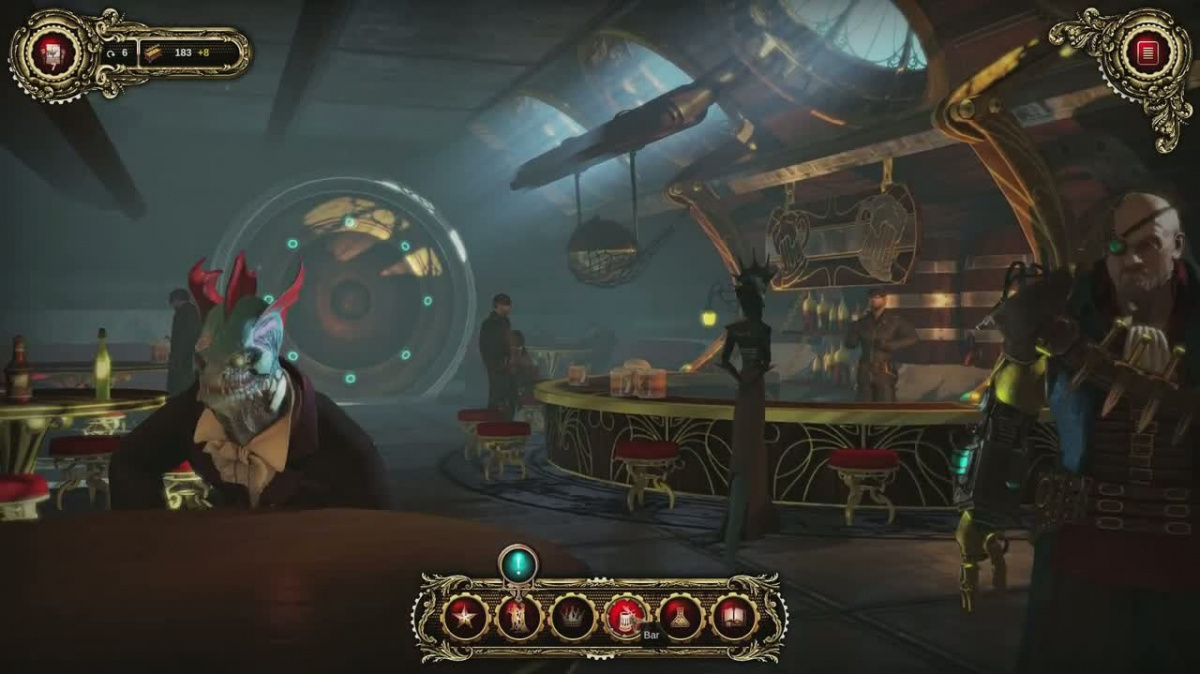Select the tower icon in the bottom bar

click(519, 618)
